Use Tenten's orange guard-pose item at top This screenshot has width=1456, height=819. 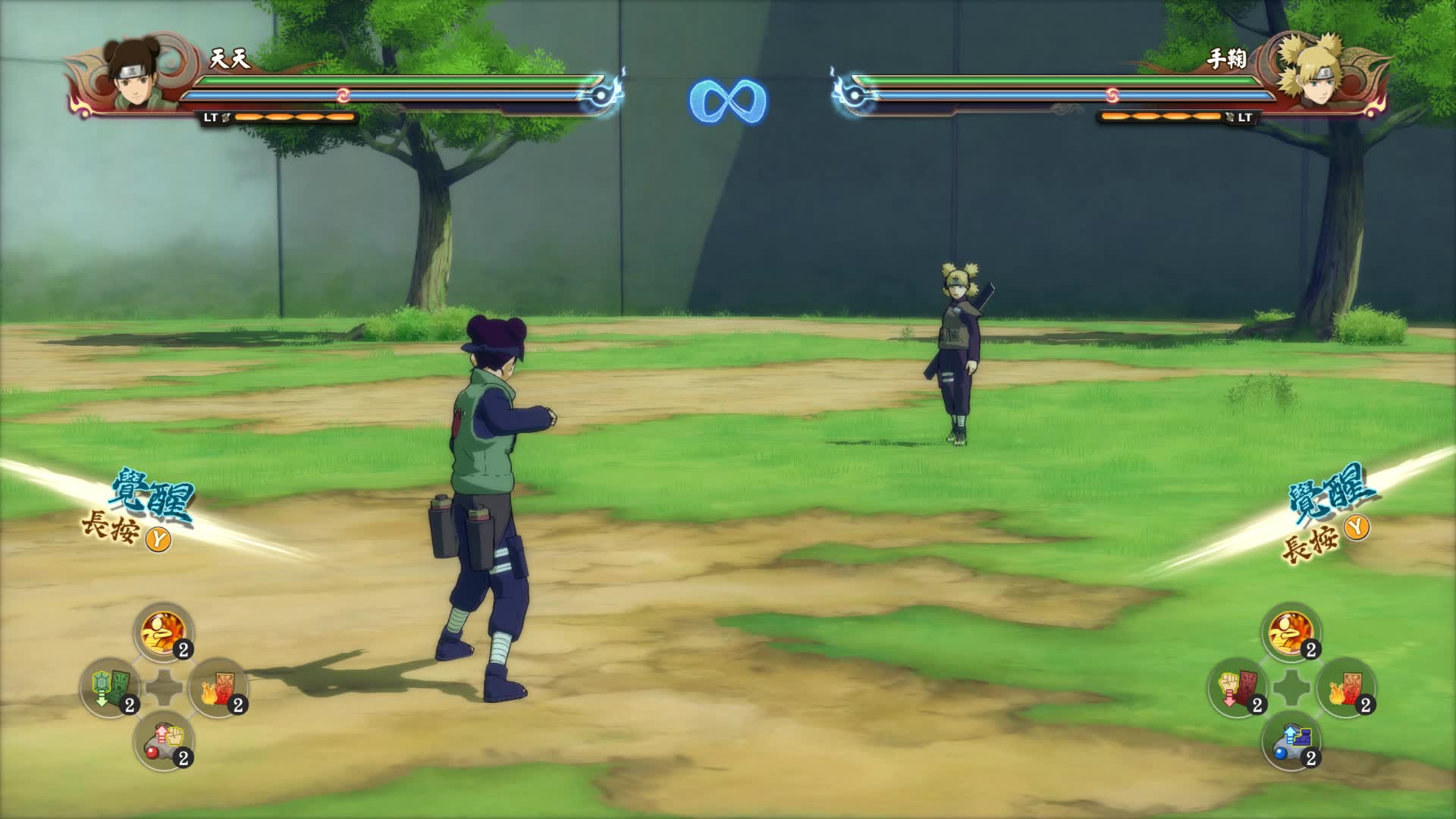164,632
